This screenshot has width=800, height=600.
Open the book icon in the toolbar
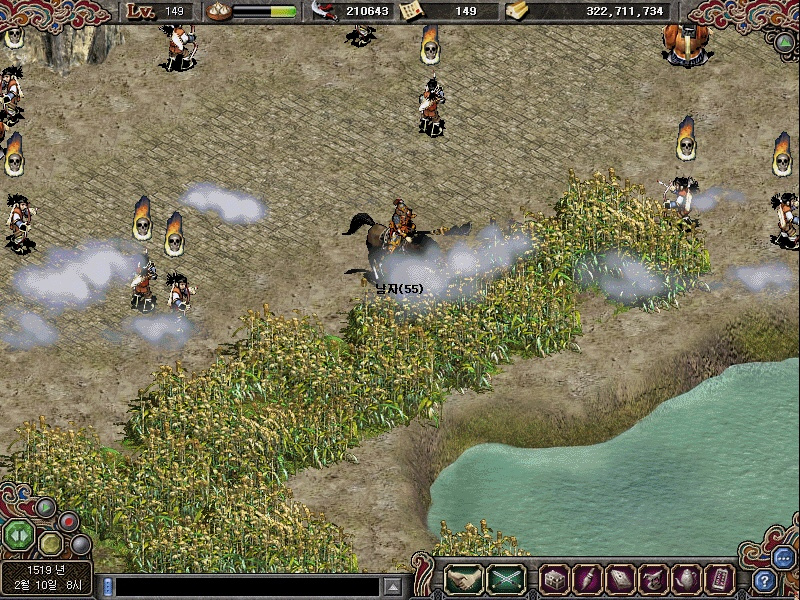620,578
